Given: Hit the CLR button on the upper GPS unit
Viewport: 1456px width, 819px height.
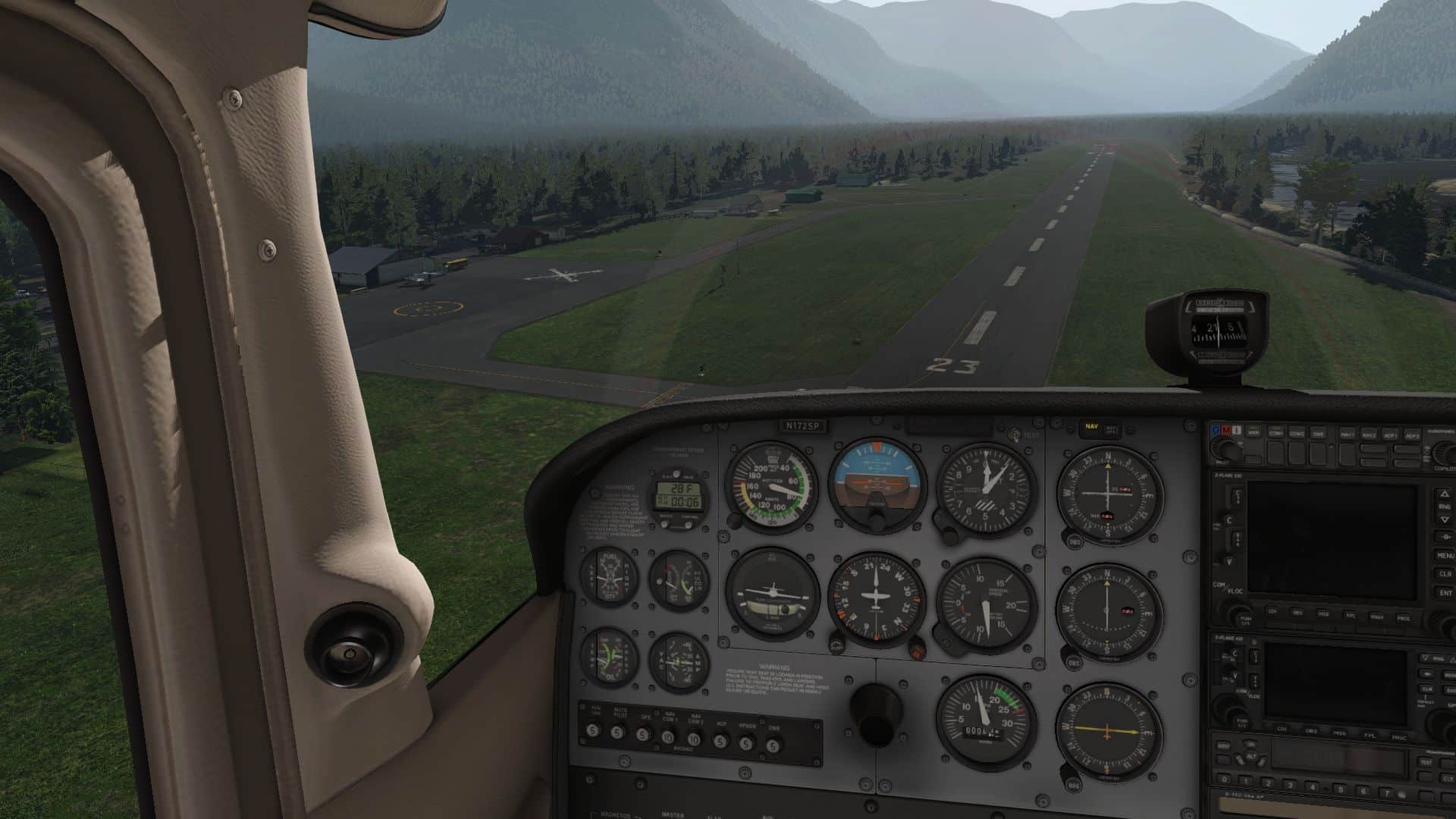Looking at the screenshot, I should pyautogui.click(x=1445, y=574).
